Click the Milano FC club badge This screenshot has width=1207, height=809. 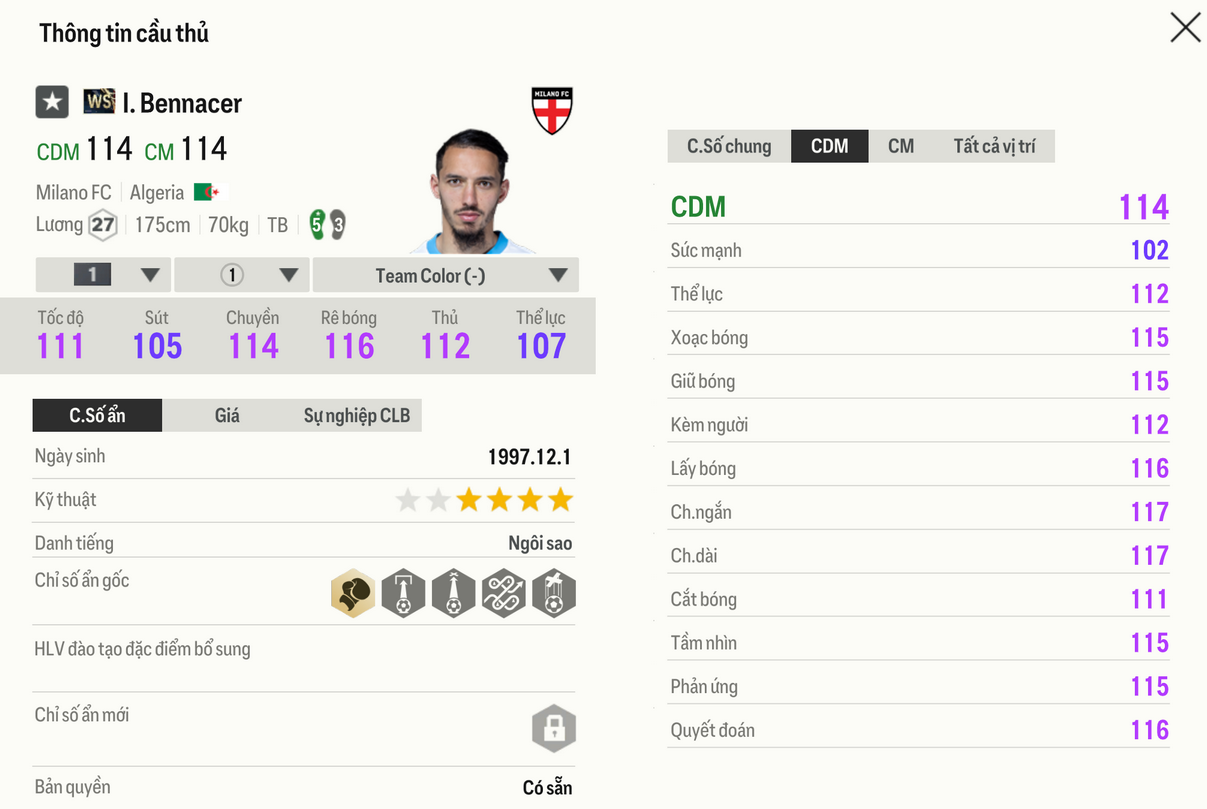coord(551,110)
